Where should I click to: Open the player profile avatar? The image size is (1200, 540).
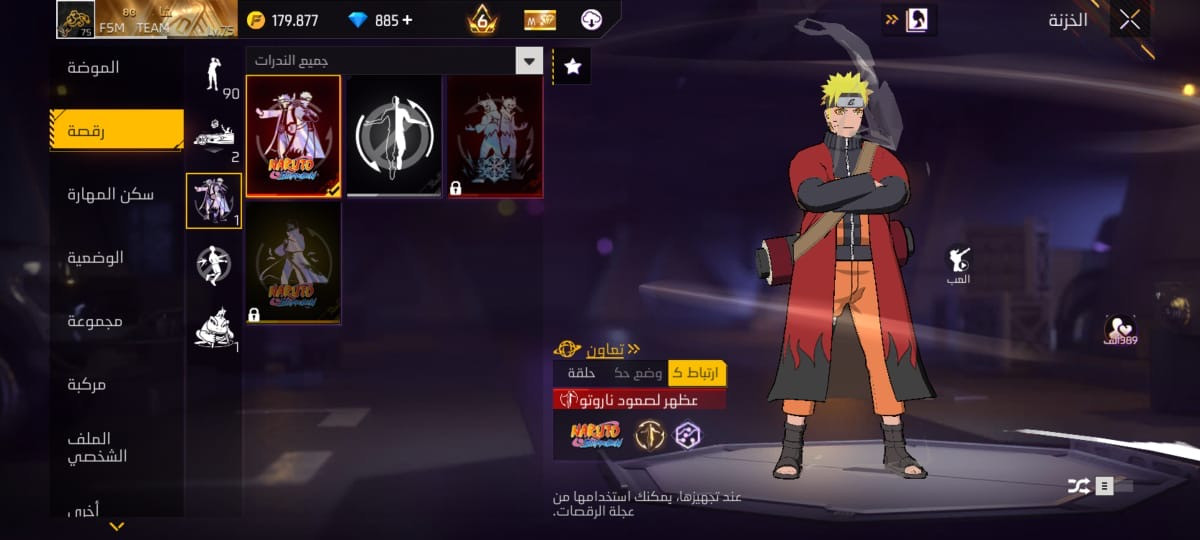(x=75, y=19)
